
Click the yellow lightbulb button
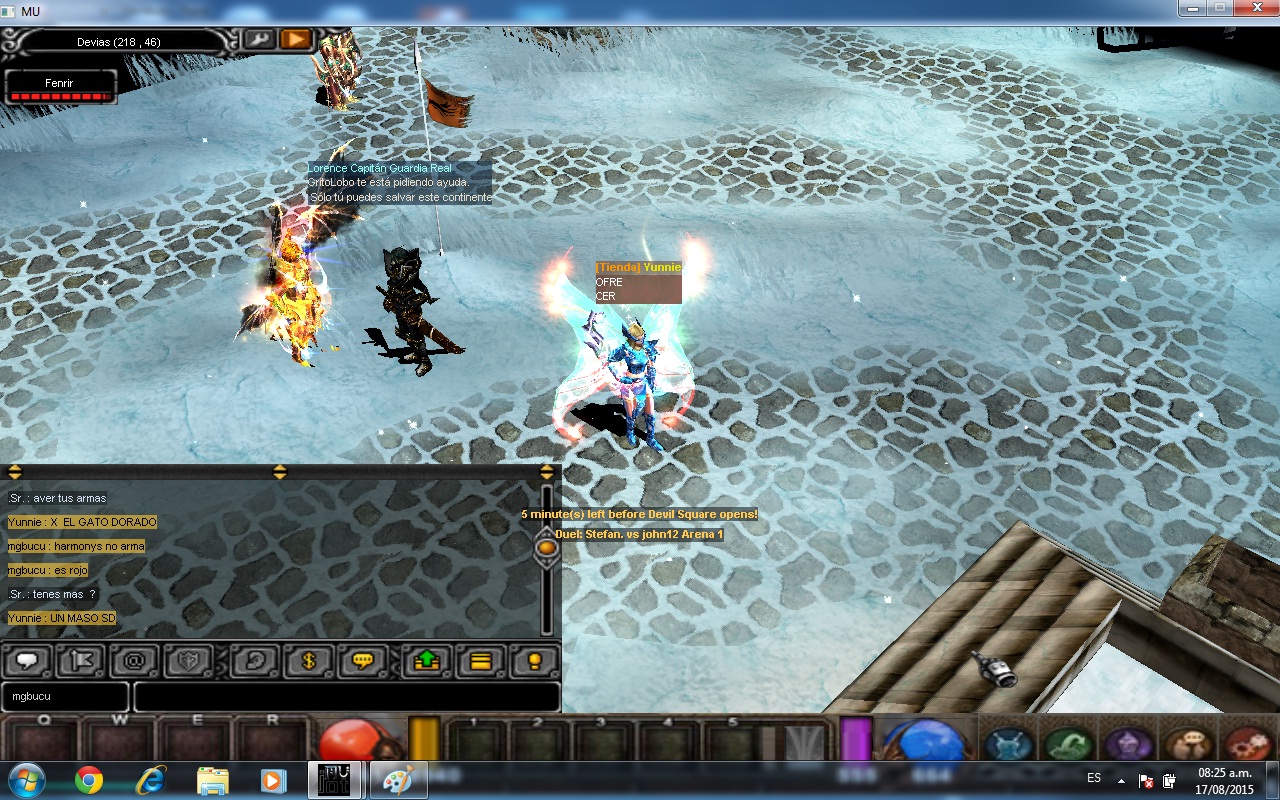535,661
